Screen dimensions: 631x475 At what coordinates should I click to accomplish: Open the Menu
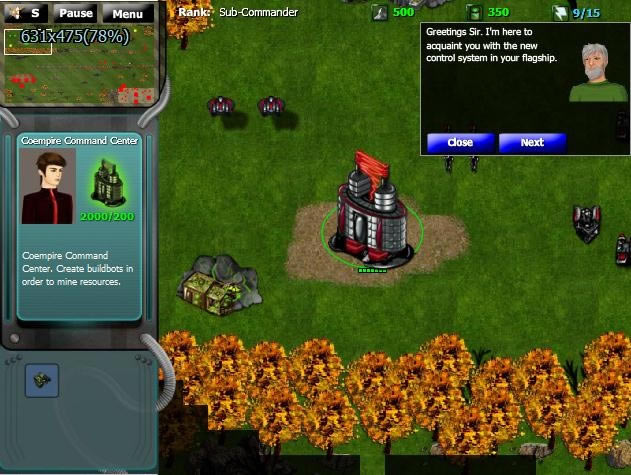(127, 14)
